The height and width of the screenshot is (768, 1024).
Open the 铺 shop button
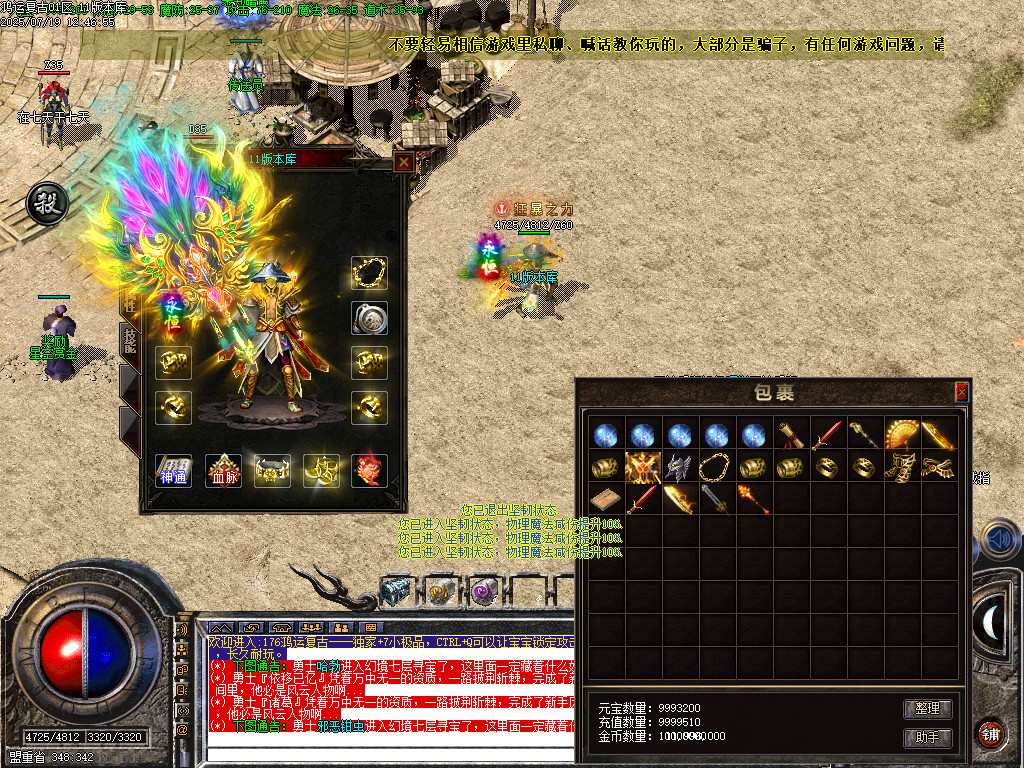[991, 733]
